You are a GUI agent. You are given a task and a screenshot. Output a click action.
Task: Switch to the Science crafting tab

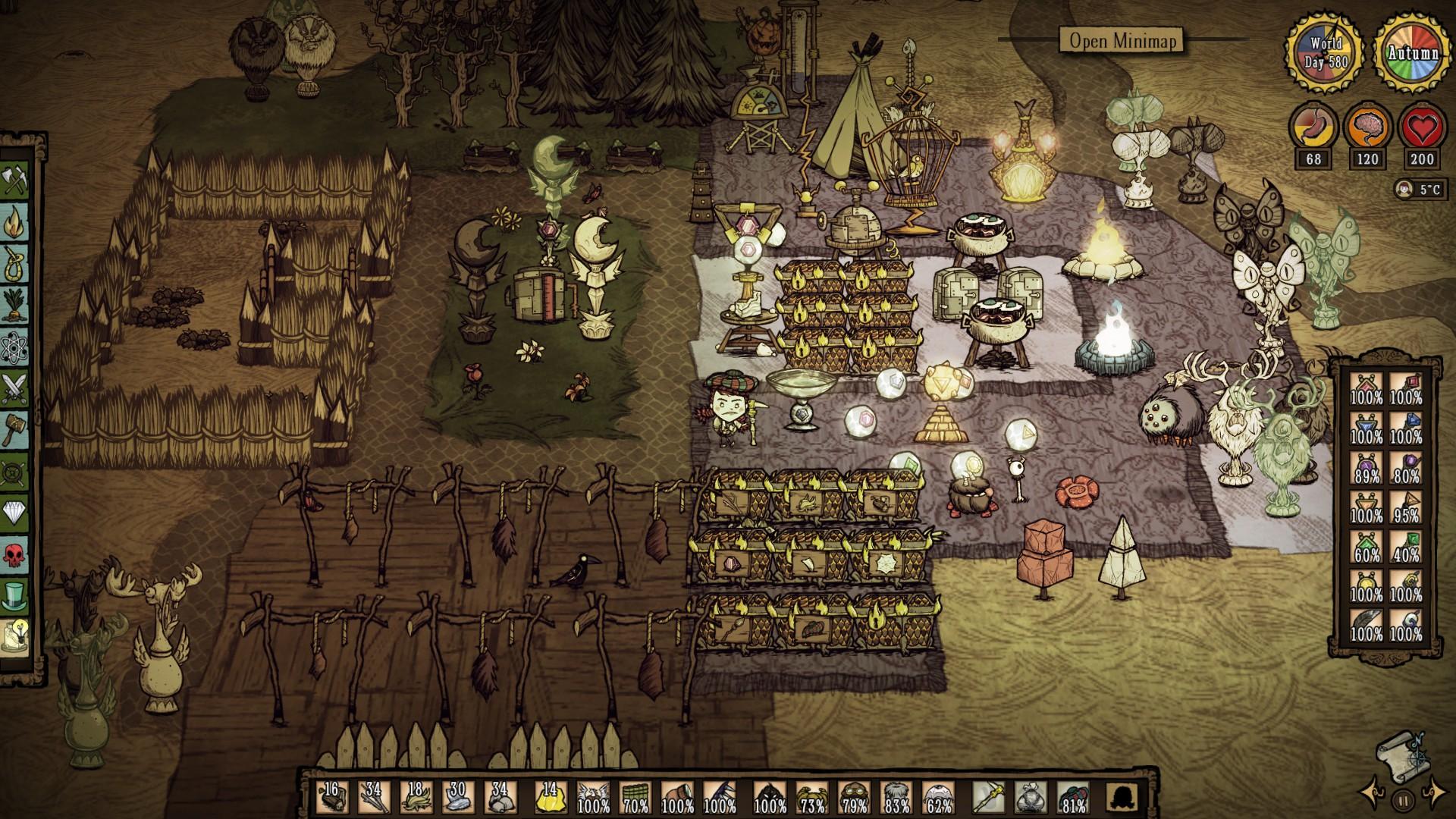(17, 346)
